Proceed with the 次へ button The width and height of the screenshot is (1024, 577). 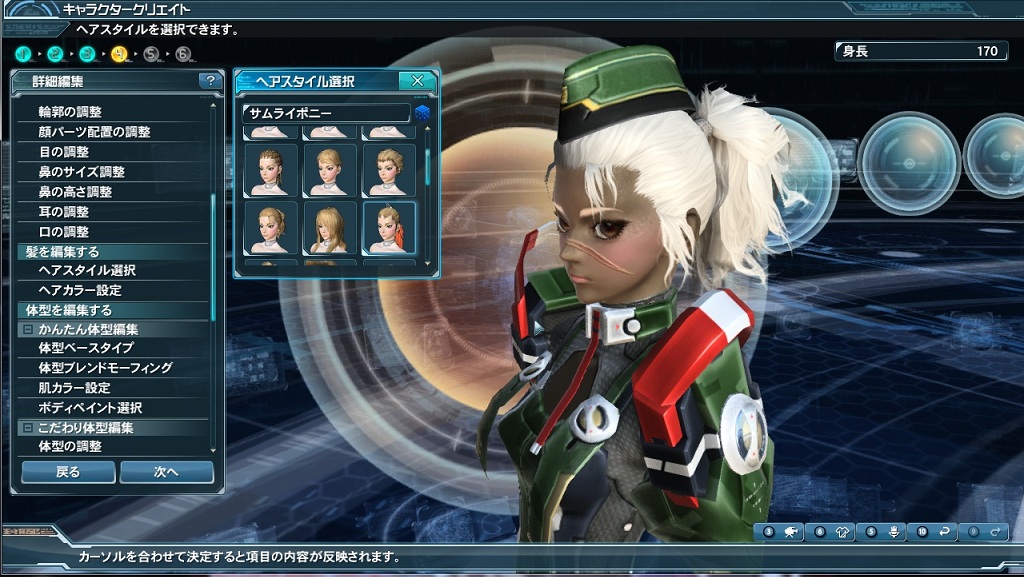166,472
